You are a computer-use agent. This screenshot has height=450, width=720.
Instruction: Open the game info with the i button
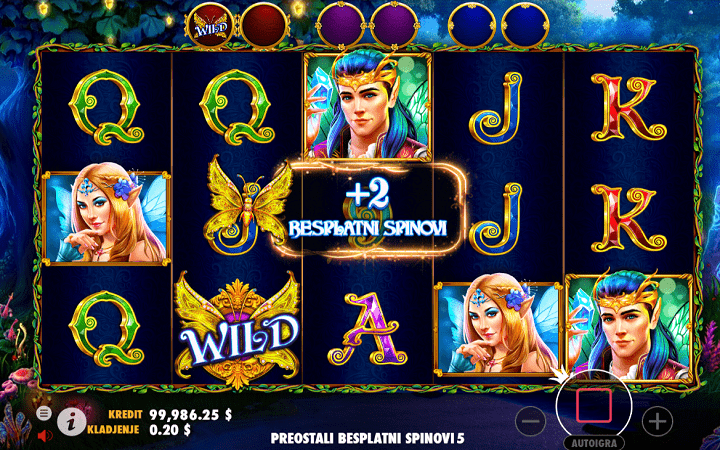tap(70, 422)
